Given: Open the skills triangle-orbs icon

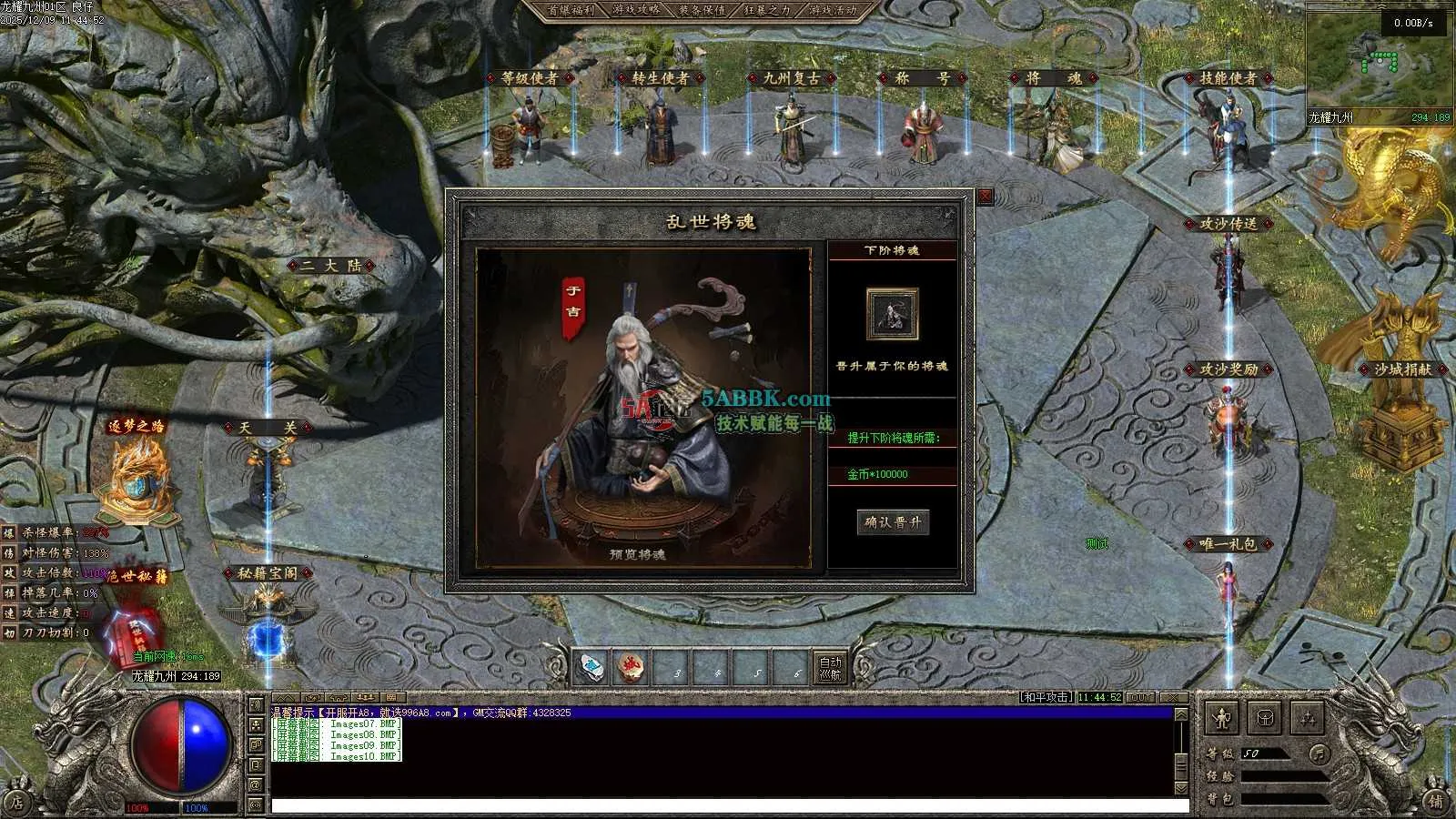Looking at the screenshot, I should point(1307,719).
